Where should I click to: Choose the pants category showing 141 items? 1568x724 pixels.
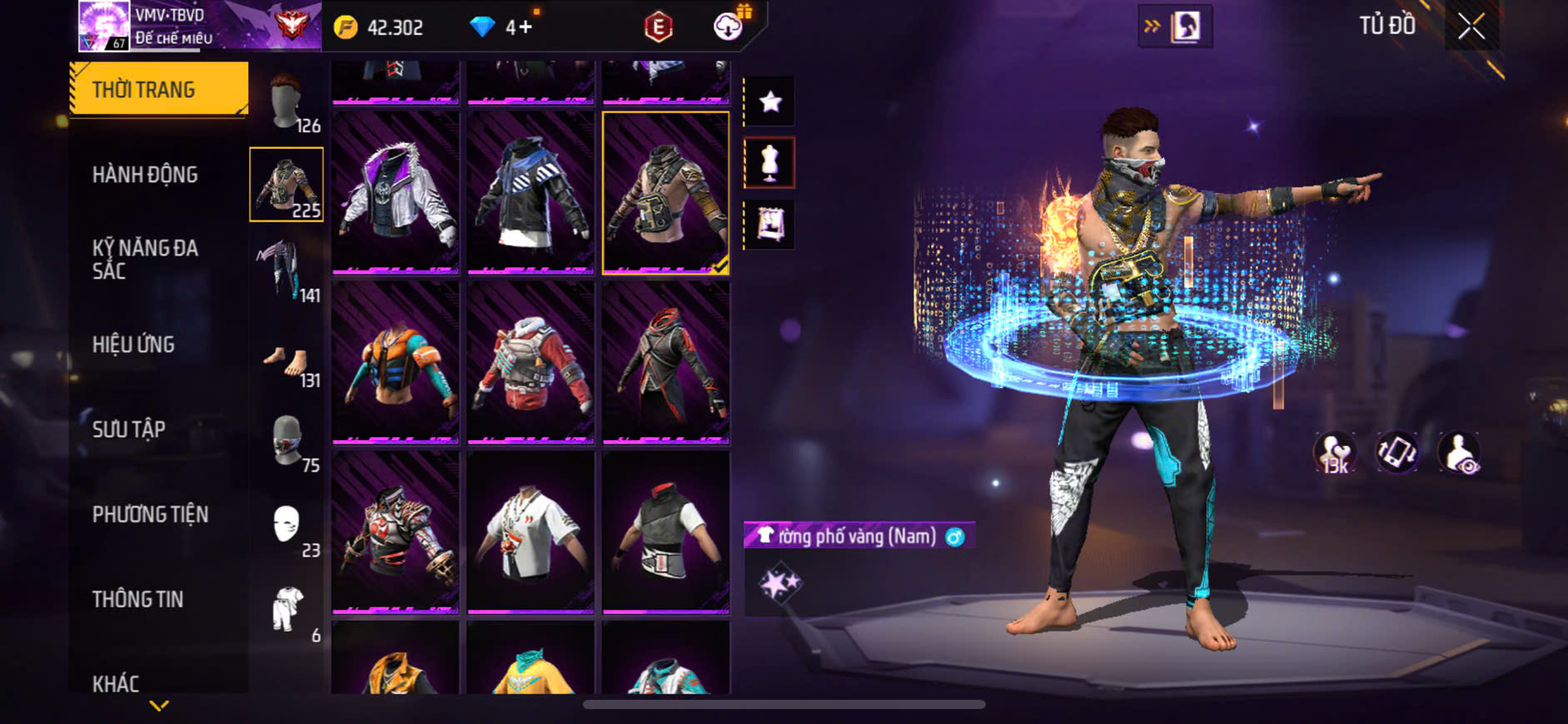click(x=287, y=271)
